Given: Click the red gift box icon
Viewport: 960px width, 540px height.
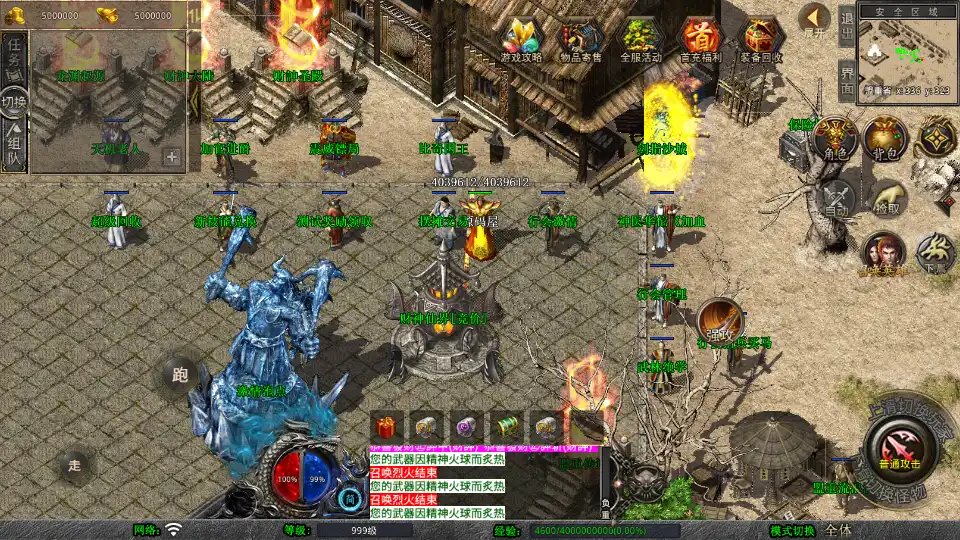Looking at the screenshot, I should (x=387, y=425).
